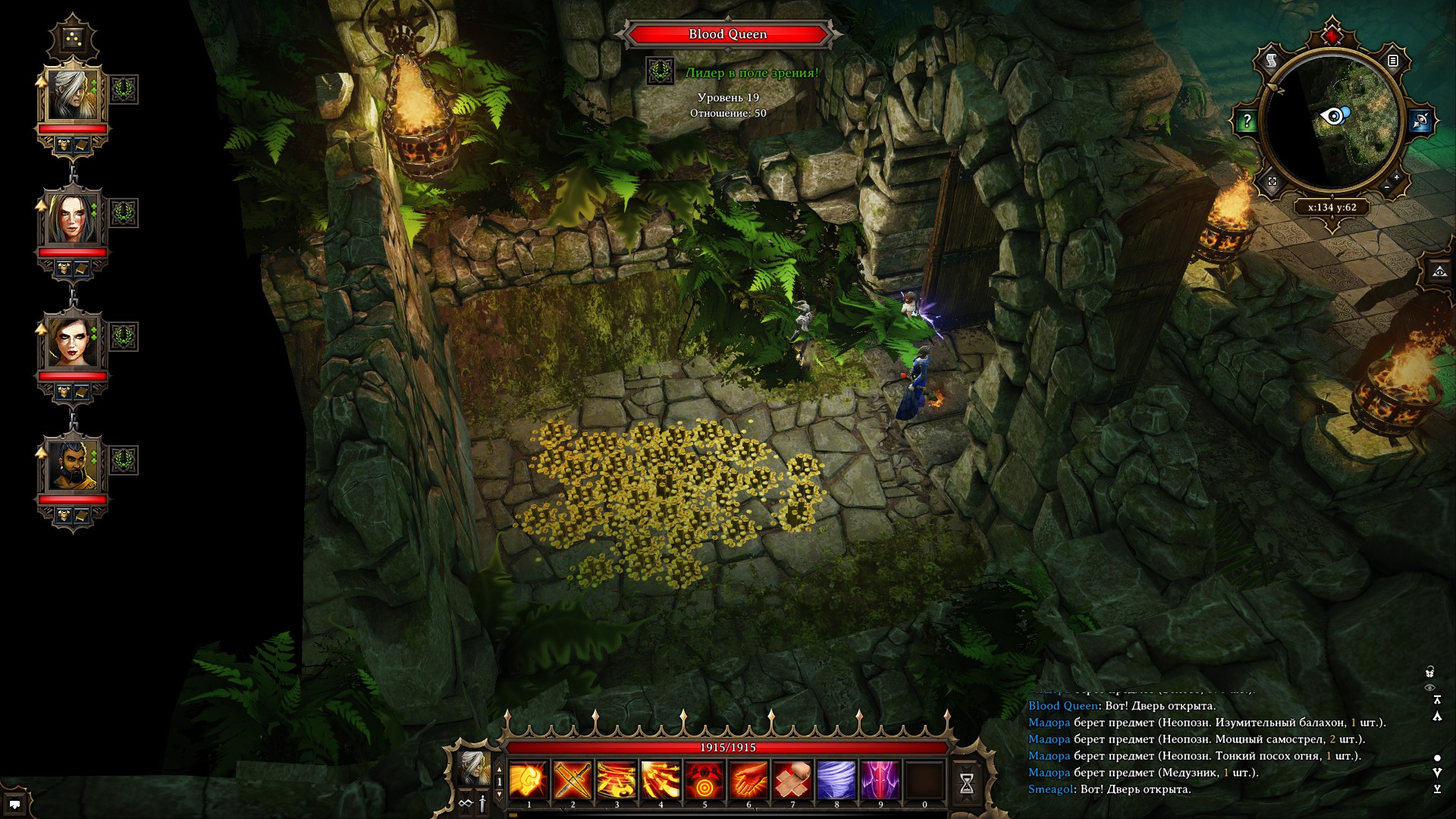The width and height of the screenshot is (1456, 819).
Task: Cast the tornado skill in slot 8
Action: tap(836, 780)
